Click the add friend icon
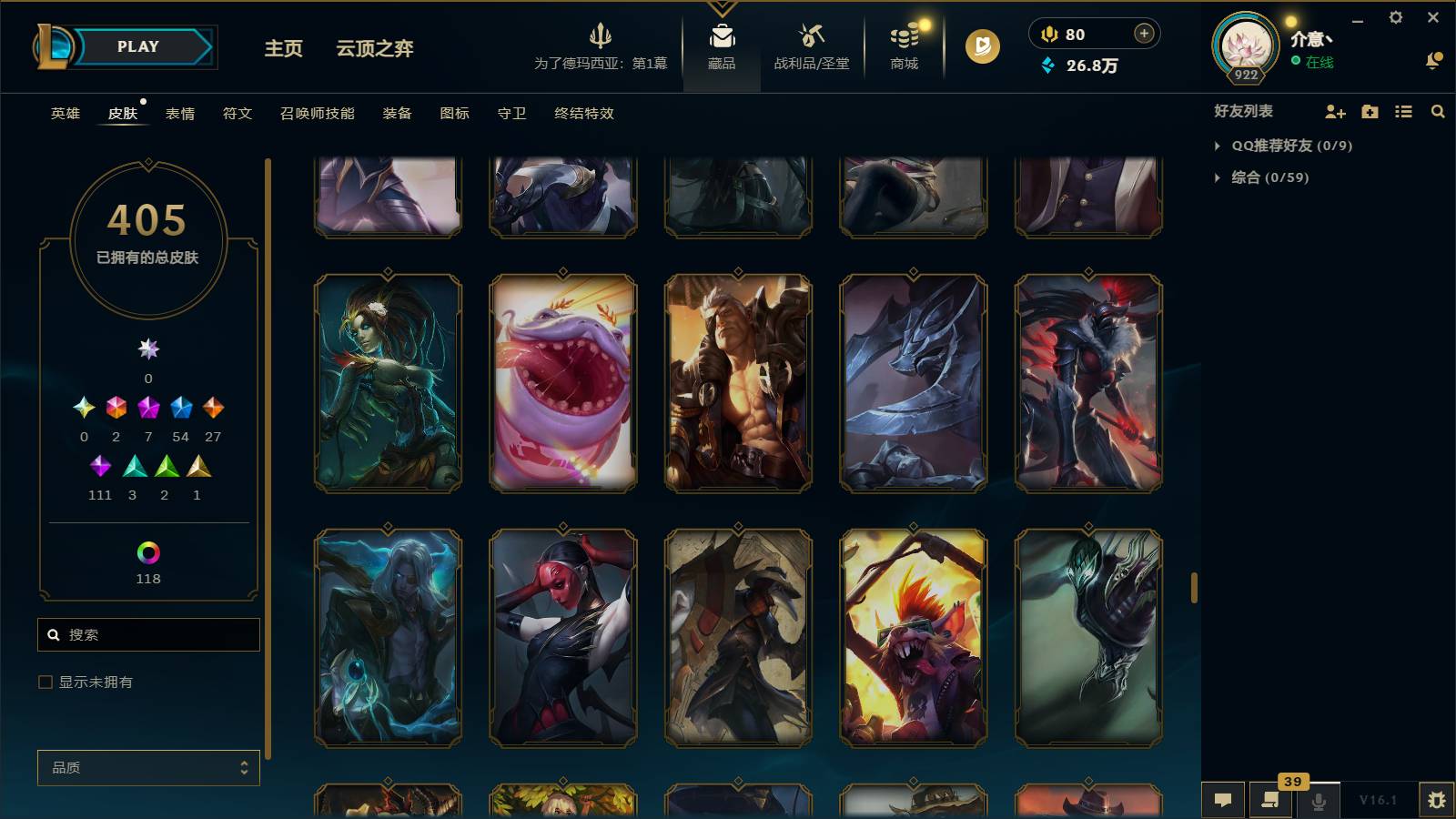Image resolution: width=1456 pixels, height=819 pixels. coord(1334,111)
